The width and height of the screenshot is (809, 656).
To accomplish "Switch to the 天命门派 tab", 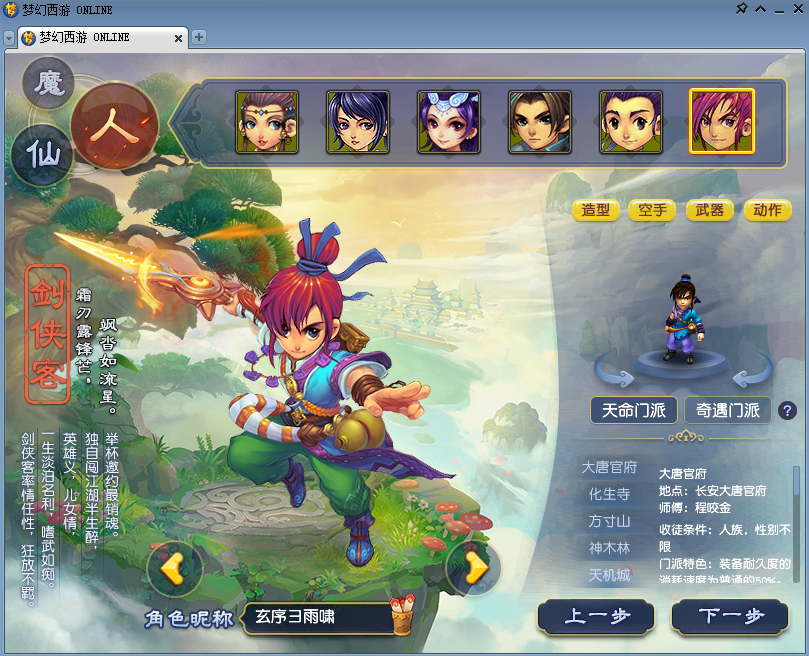I will [633, 410].
